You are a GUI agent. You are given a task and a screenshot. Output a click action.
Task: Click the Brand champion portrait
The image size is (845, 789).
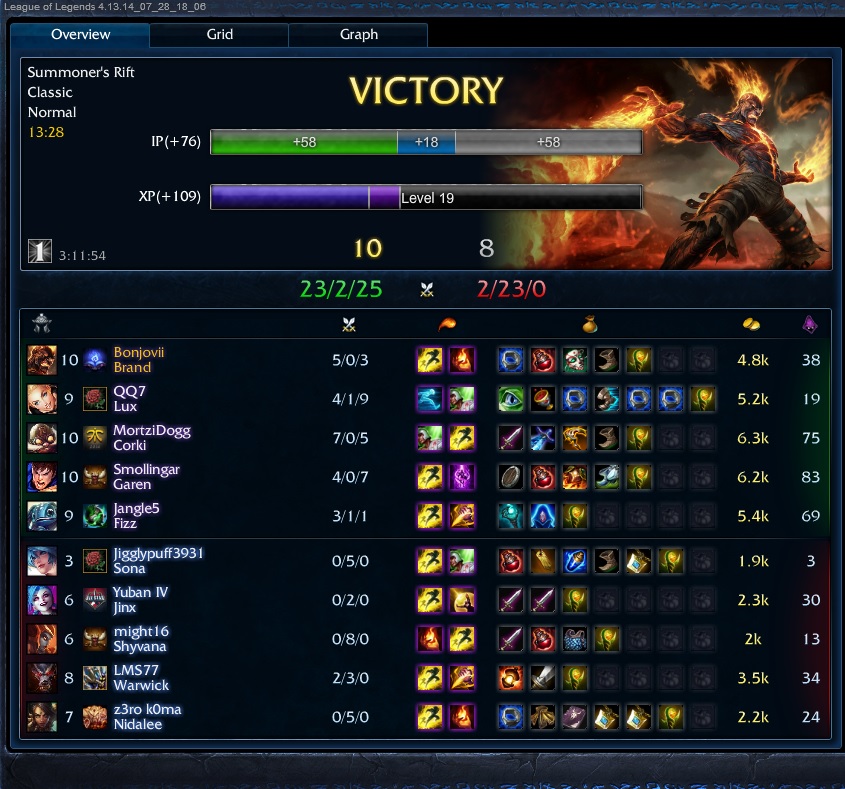coord(42,360)
